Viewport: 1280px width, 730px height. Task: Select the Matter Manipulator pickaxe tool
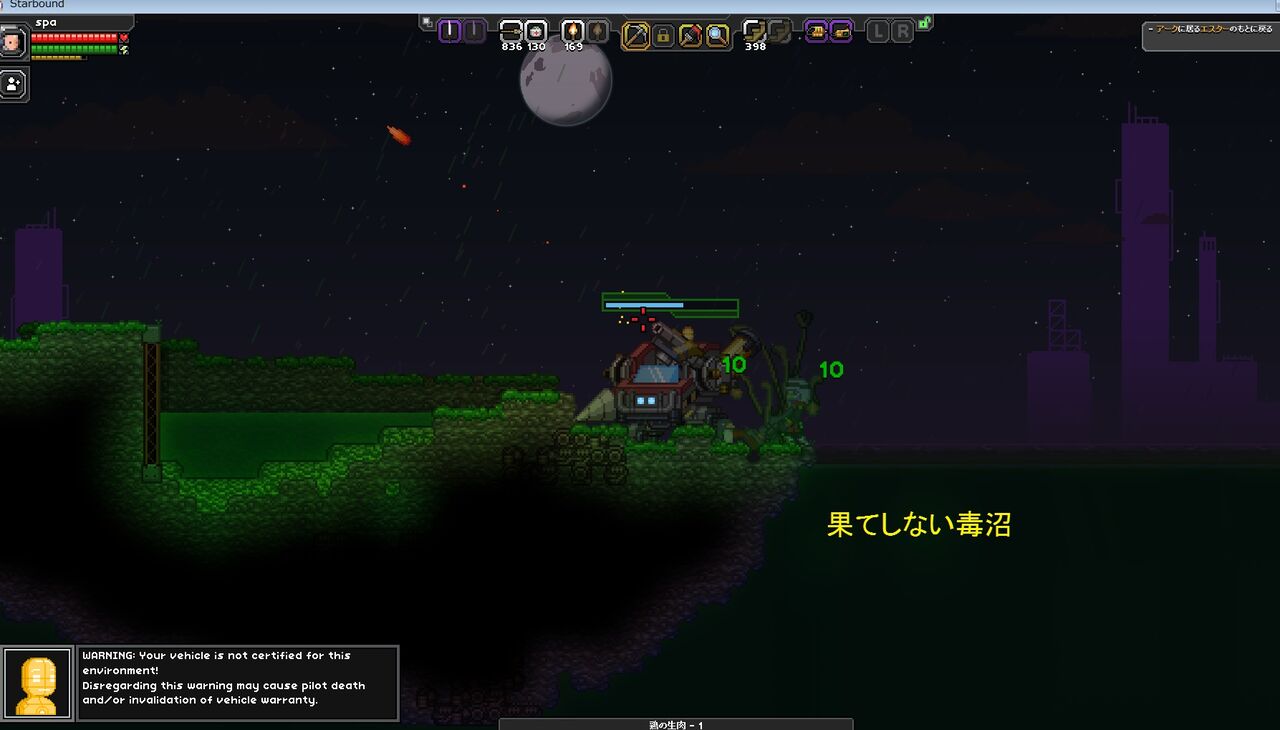tap(635, 33)
